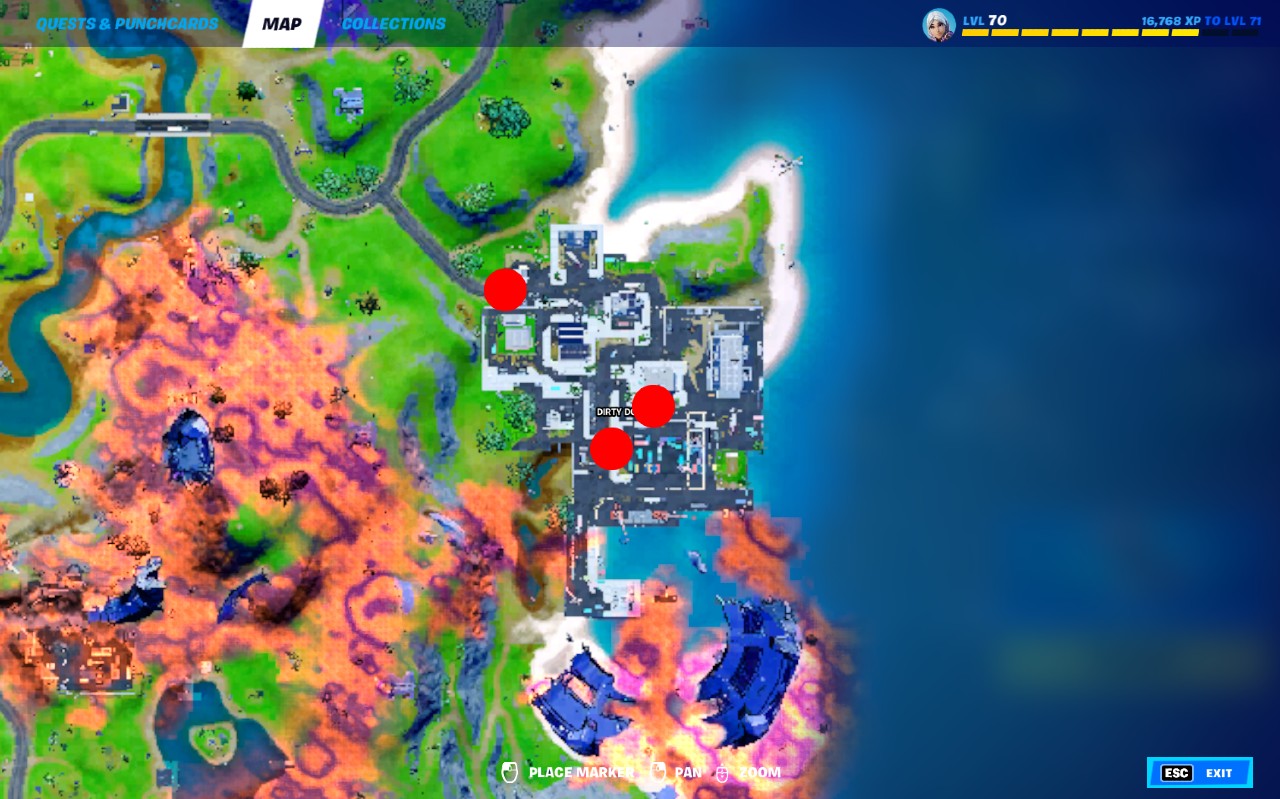Click the yellow XP progress bar
The height and width of the screenshot is (799, 1280).
tap(1080, 31)
